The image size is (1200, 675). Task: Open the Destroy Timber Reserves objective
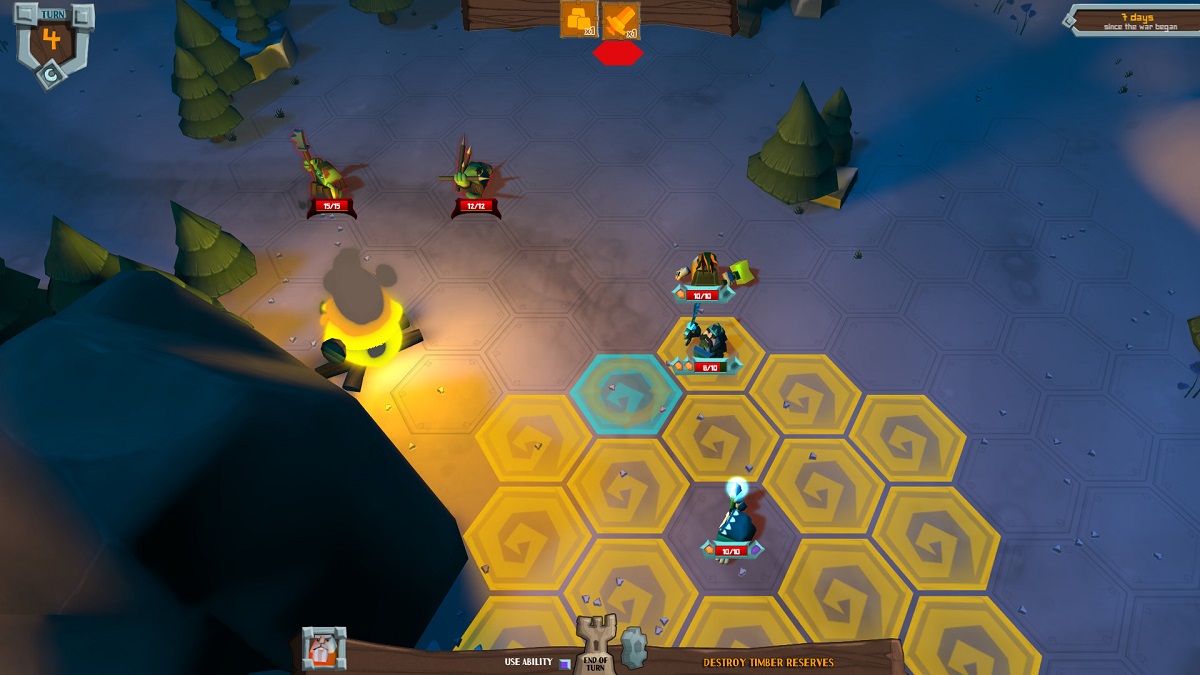[x=768, y=662]
